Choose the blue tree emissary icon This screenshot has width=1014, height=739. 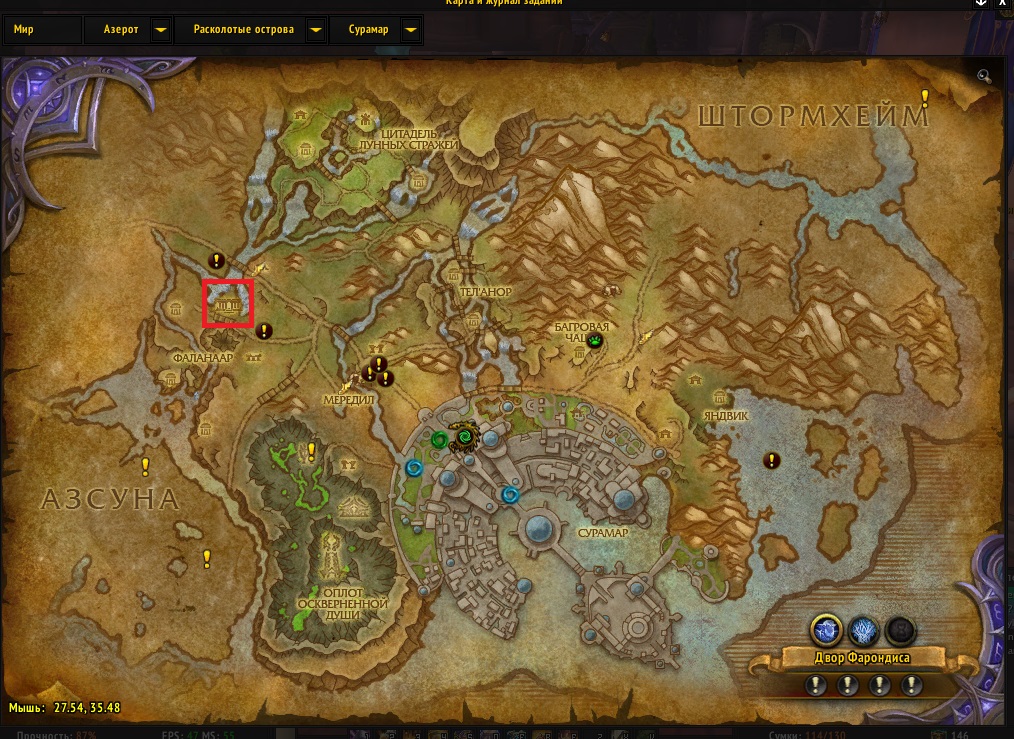pyautogui.click(x=864, y=629)
